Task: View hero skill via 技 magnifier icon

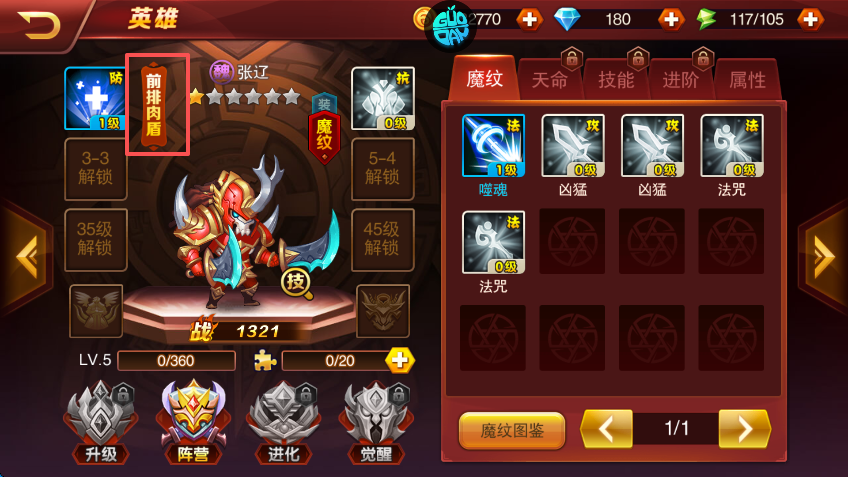Action: click(x=297, y=284)
